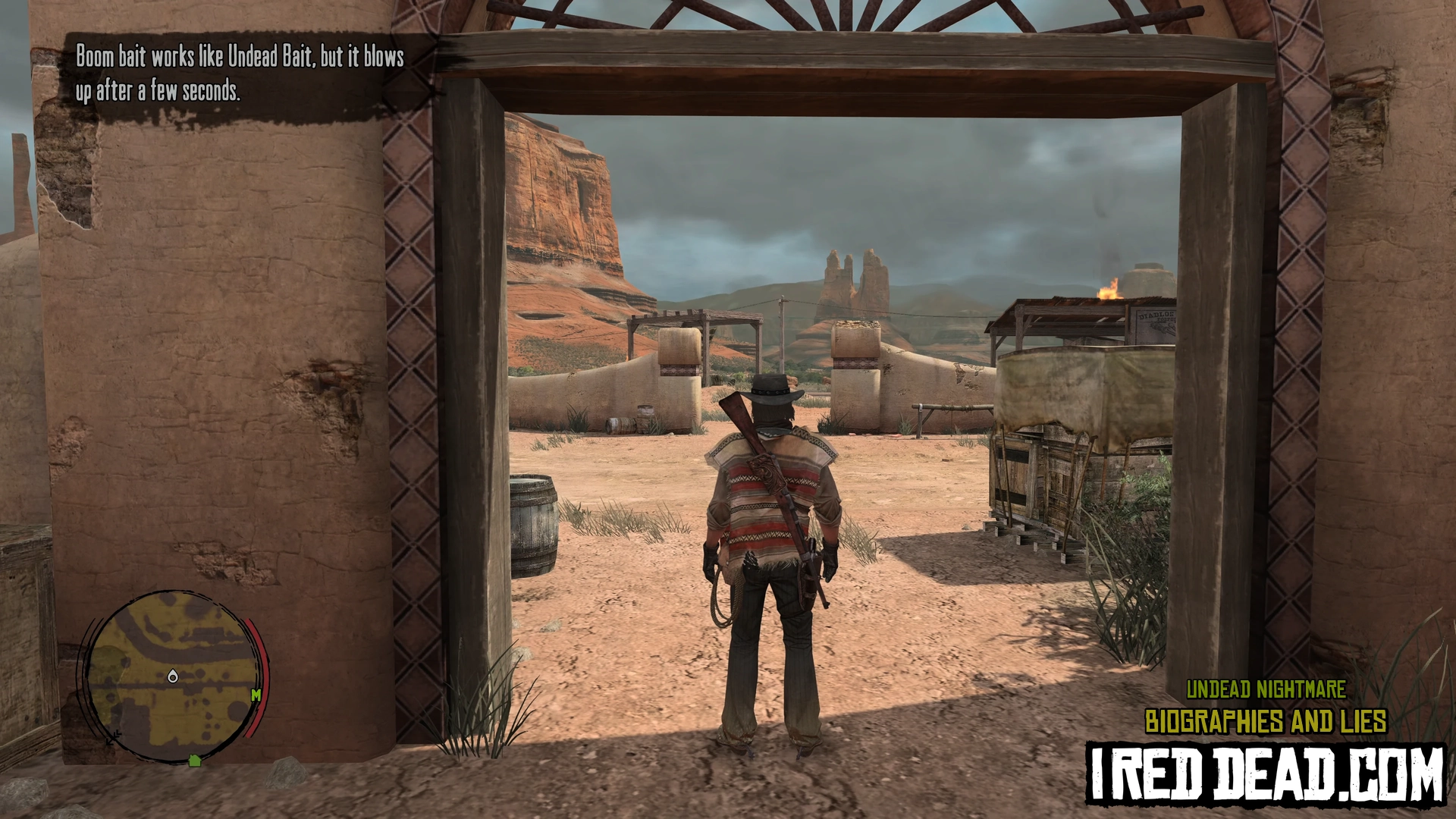1456x819 pixels.
Task: Select the green M marker on minimap
Action: tap(256, 695)
